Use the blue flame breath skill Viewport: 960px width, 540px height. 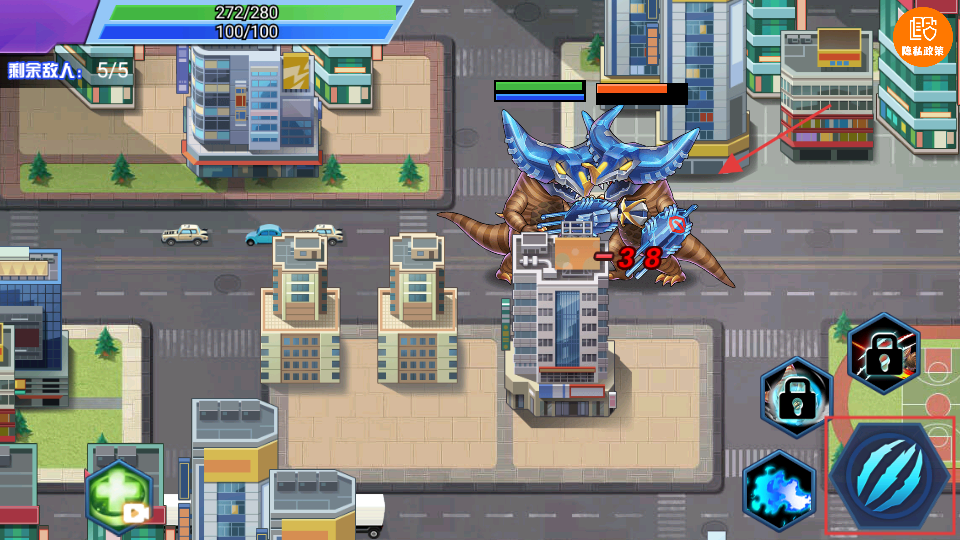[x=778, y=490]
